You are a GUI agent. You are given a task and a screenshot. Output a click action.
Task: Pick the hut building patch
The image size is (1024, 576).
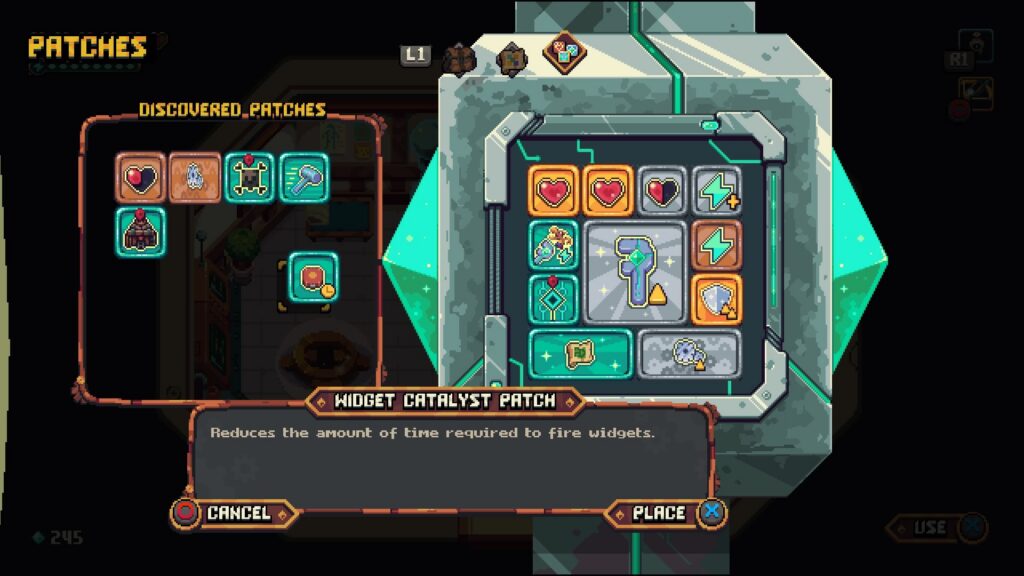tap(140, 232)
